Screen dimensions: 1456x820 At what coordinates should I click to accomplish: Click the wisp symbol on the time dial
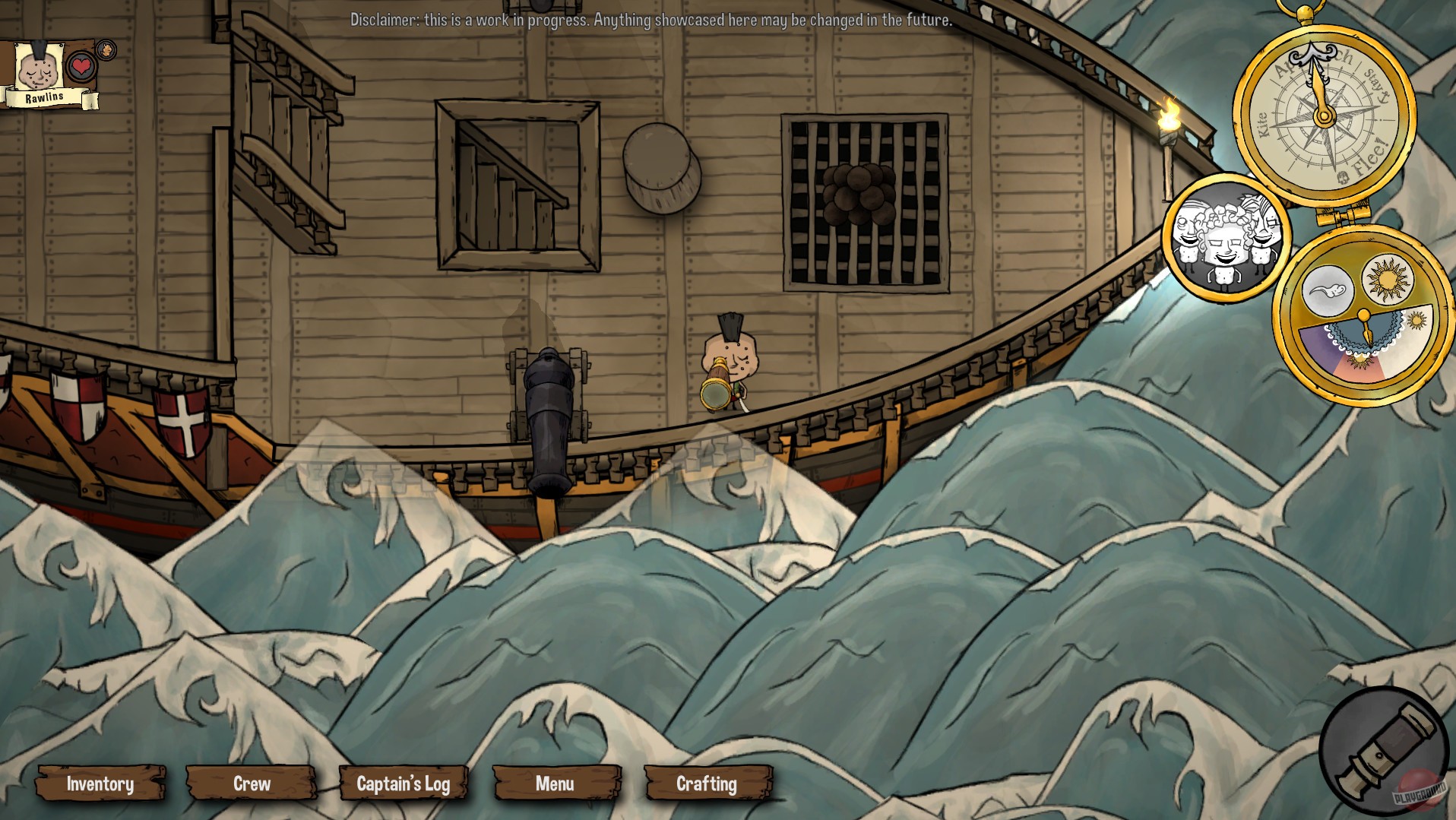click(x=1329, y=290)
